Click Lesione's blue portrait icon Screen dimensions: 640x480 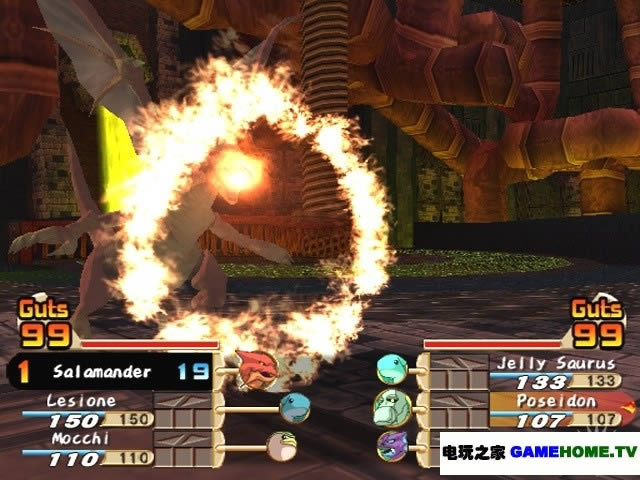(x=295, y=407)
